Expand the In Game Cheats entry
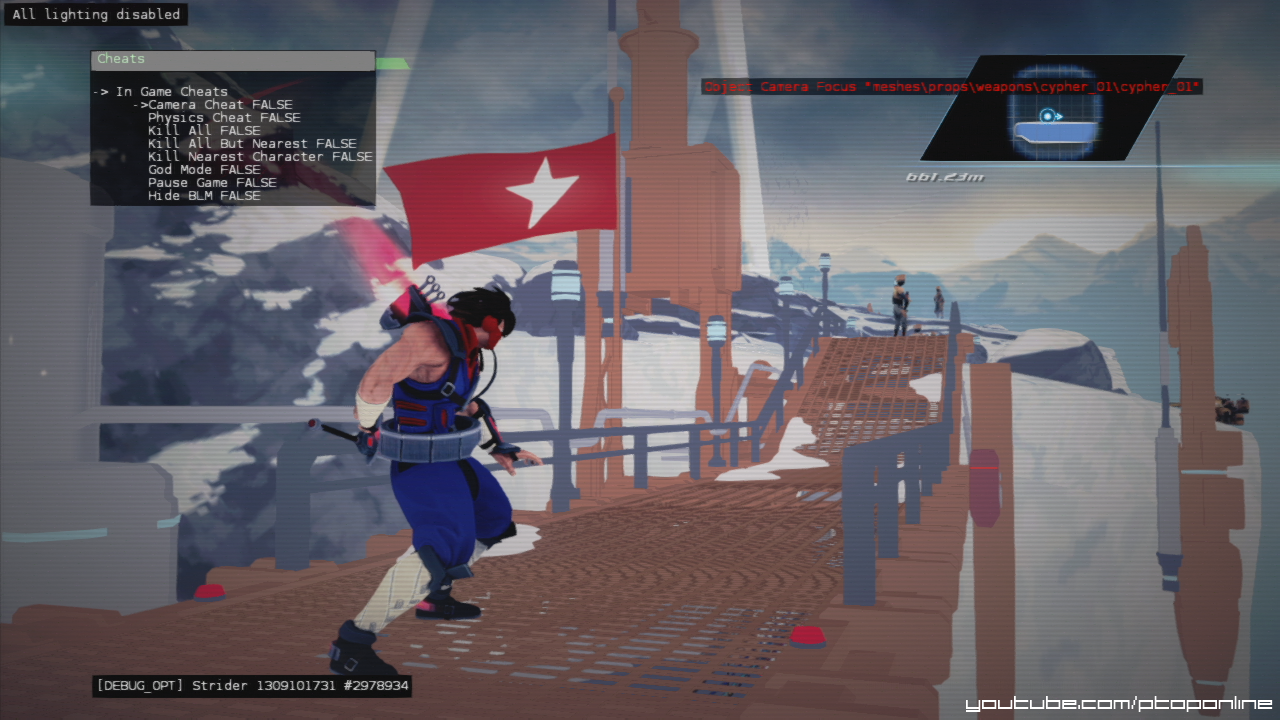Screen dimensions: 1280x720 pos(171,92)
